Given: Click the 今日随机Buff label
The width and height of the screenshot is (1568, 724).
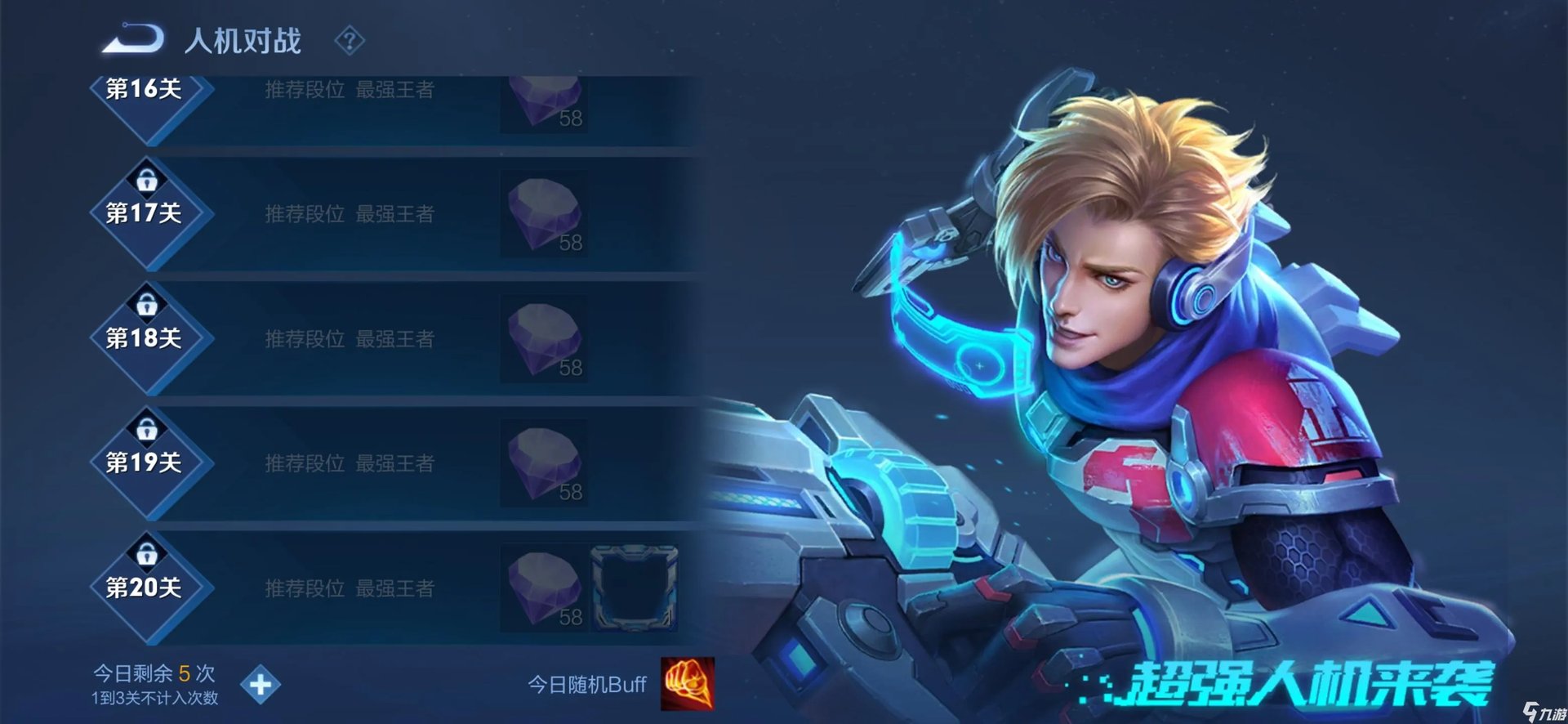Looking at the screenshot, I should point(586,684).
